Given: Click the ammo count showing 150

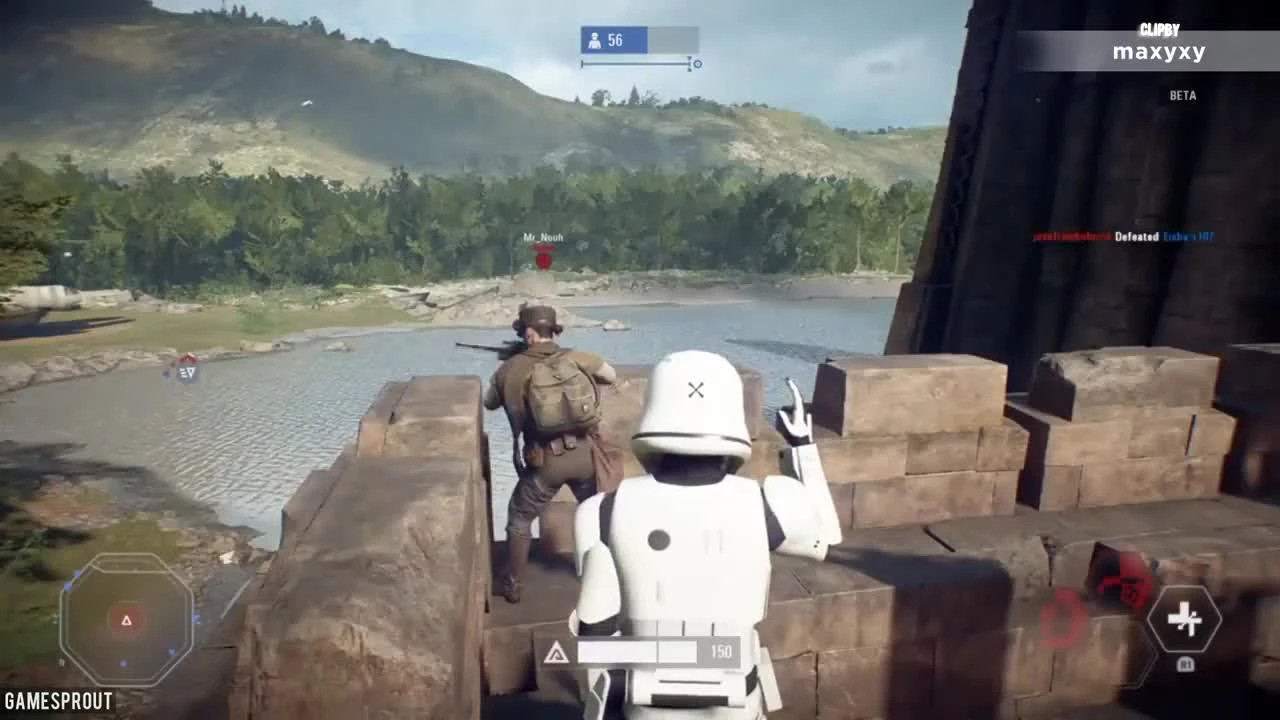Looking at the screenshot, I should [x=721, y=650].
